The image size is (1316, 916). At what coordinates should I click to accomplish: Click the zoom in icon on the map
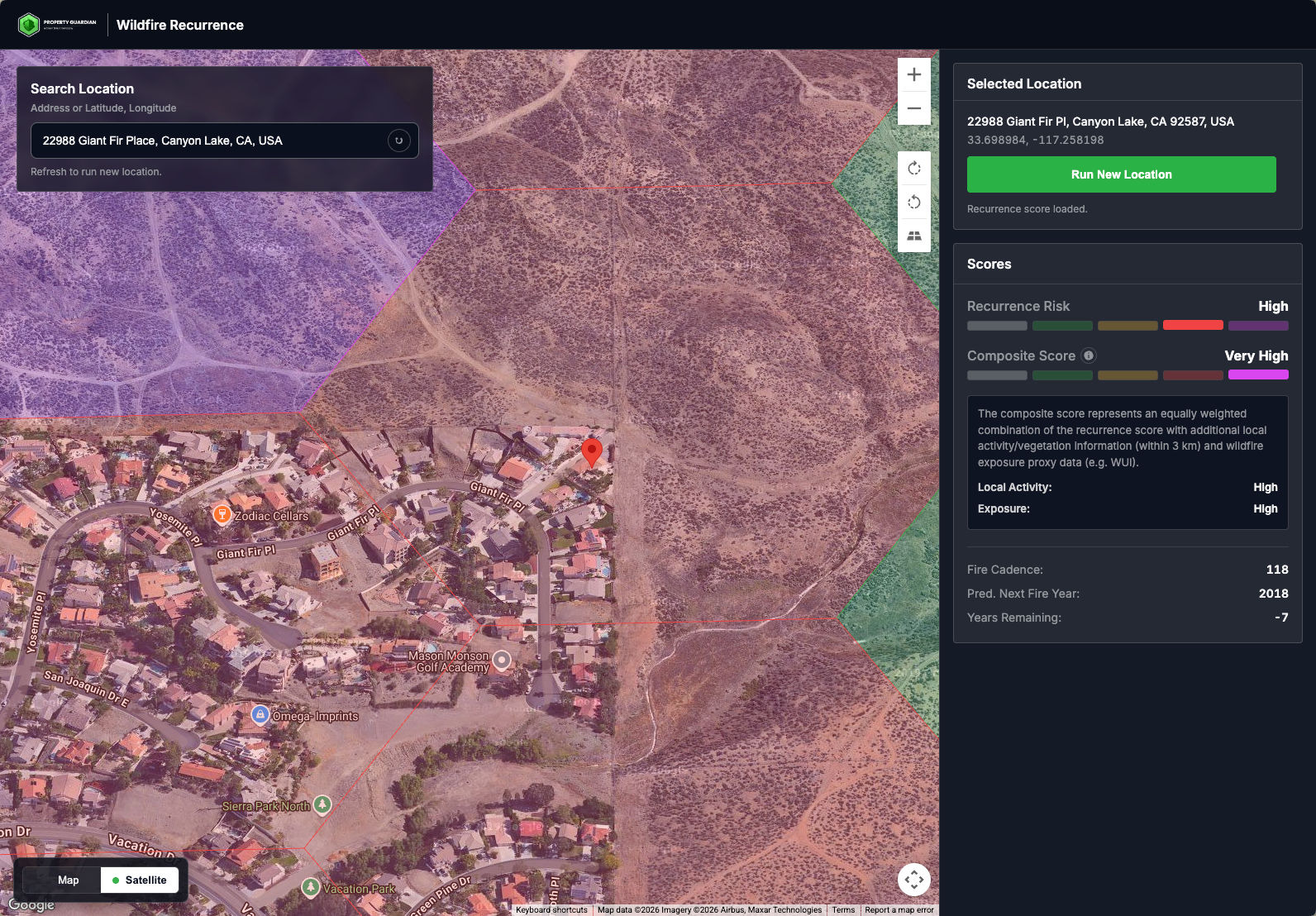click(x=913, y=74)
